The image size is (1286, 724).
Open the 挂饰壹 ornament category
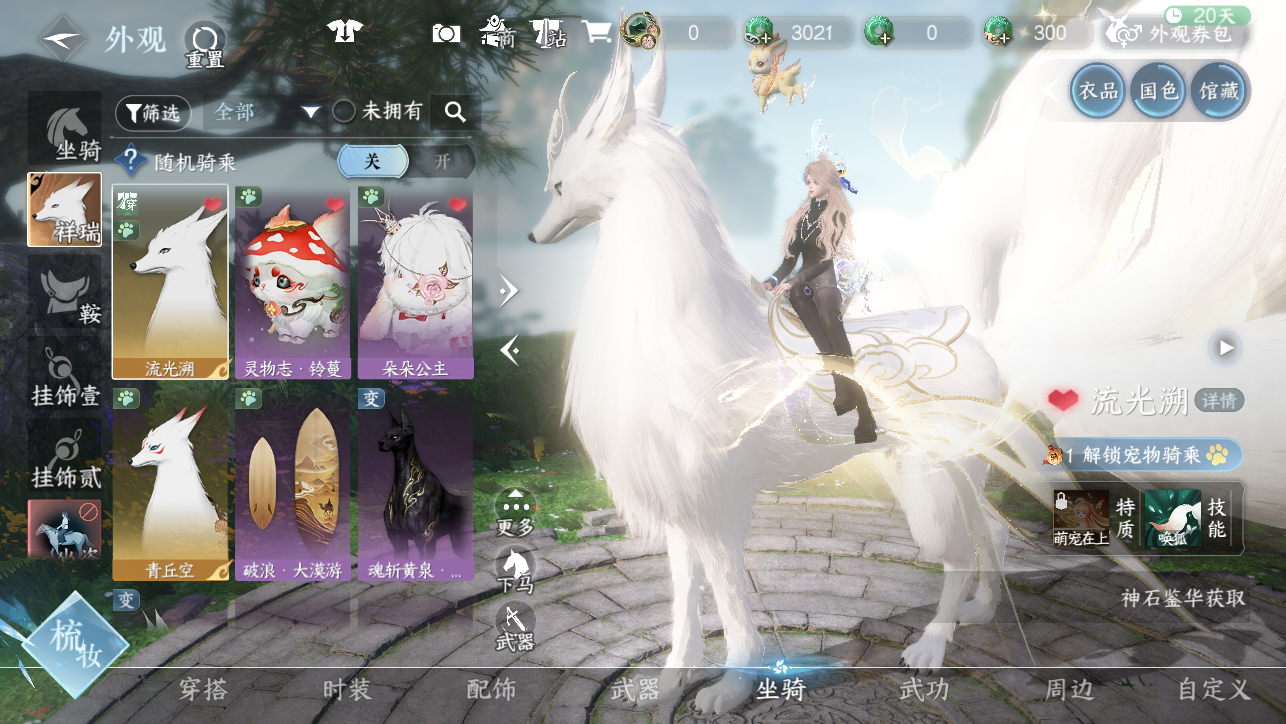[65, 377]
